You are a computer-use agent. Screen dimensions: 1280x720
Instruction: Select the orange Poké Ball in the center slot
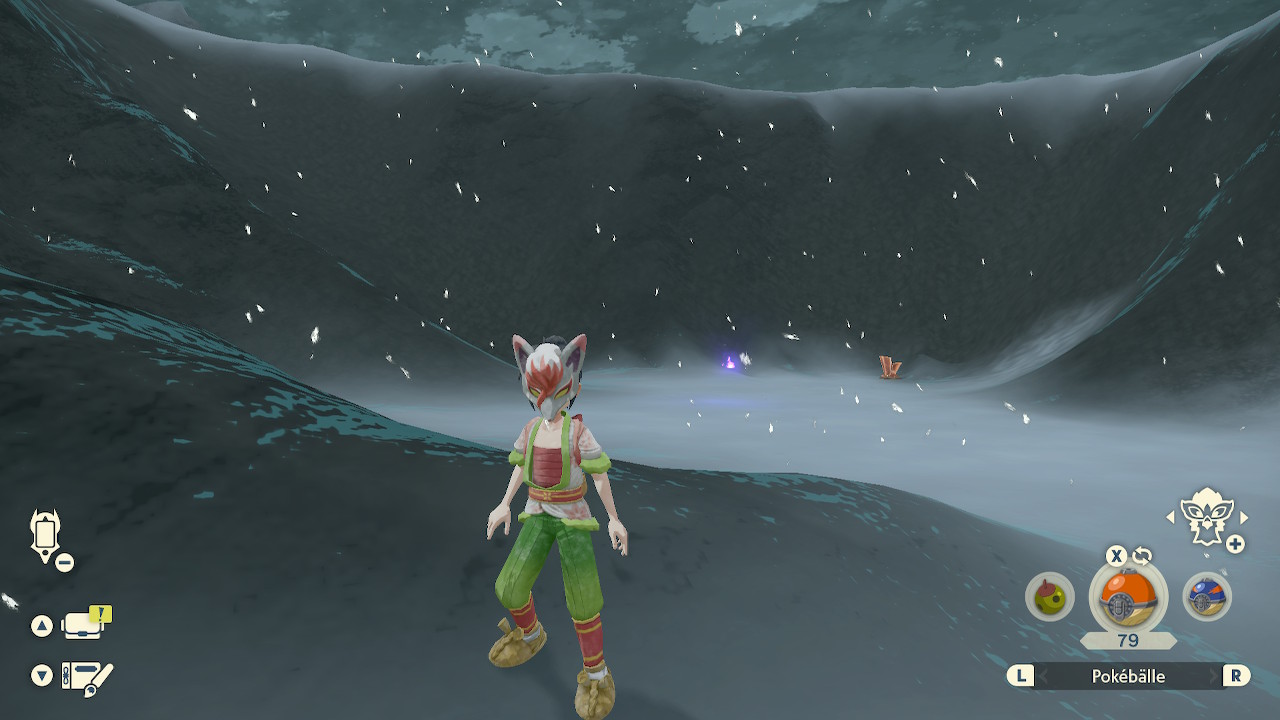[x=1128, y=597]
